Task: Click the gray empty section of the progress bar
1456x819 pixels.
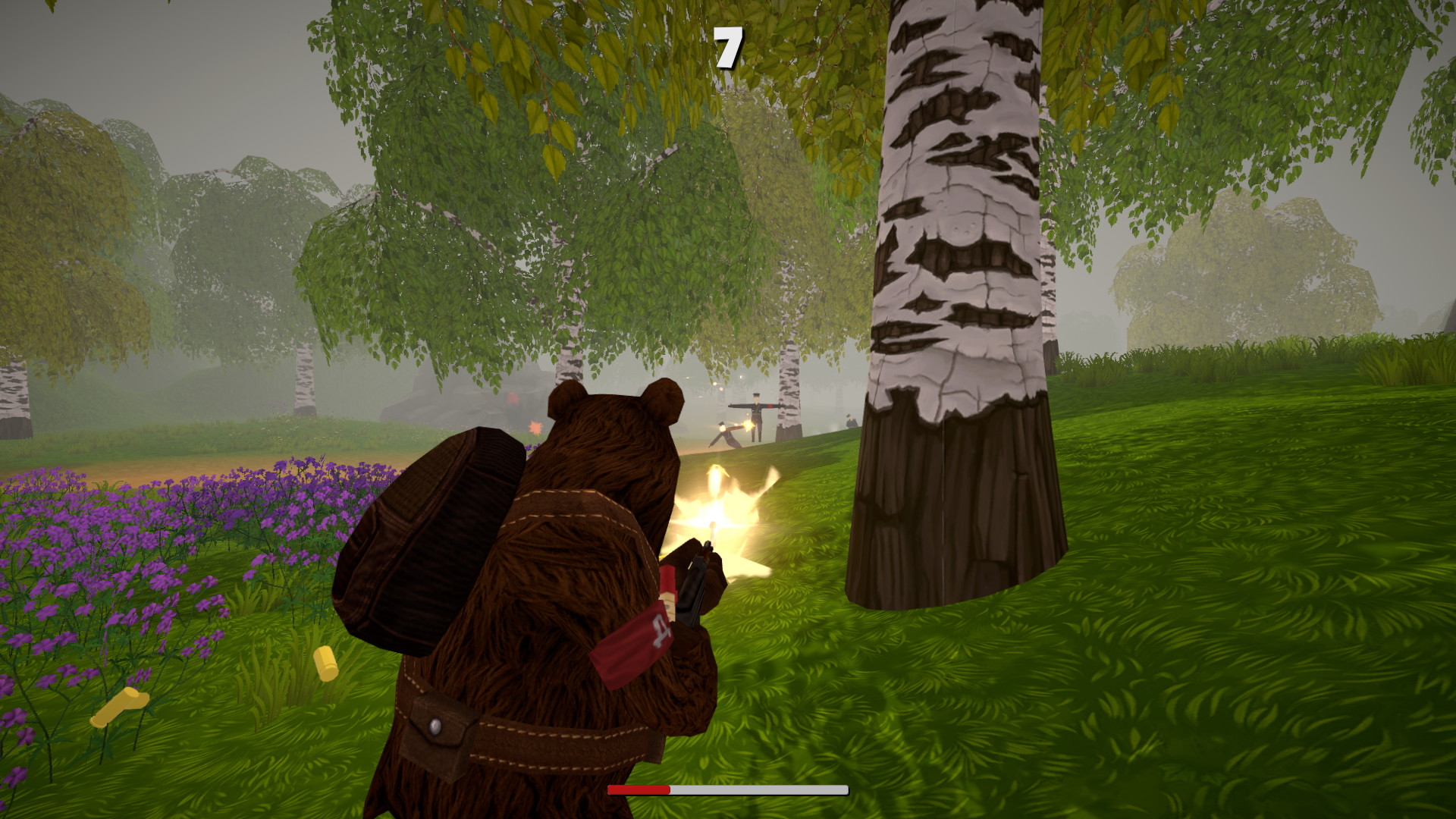Action: click(x=758, y=790)
